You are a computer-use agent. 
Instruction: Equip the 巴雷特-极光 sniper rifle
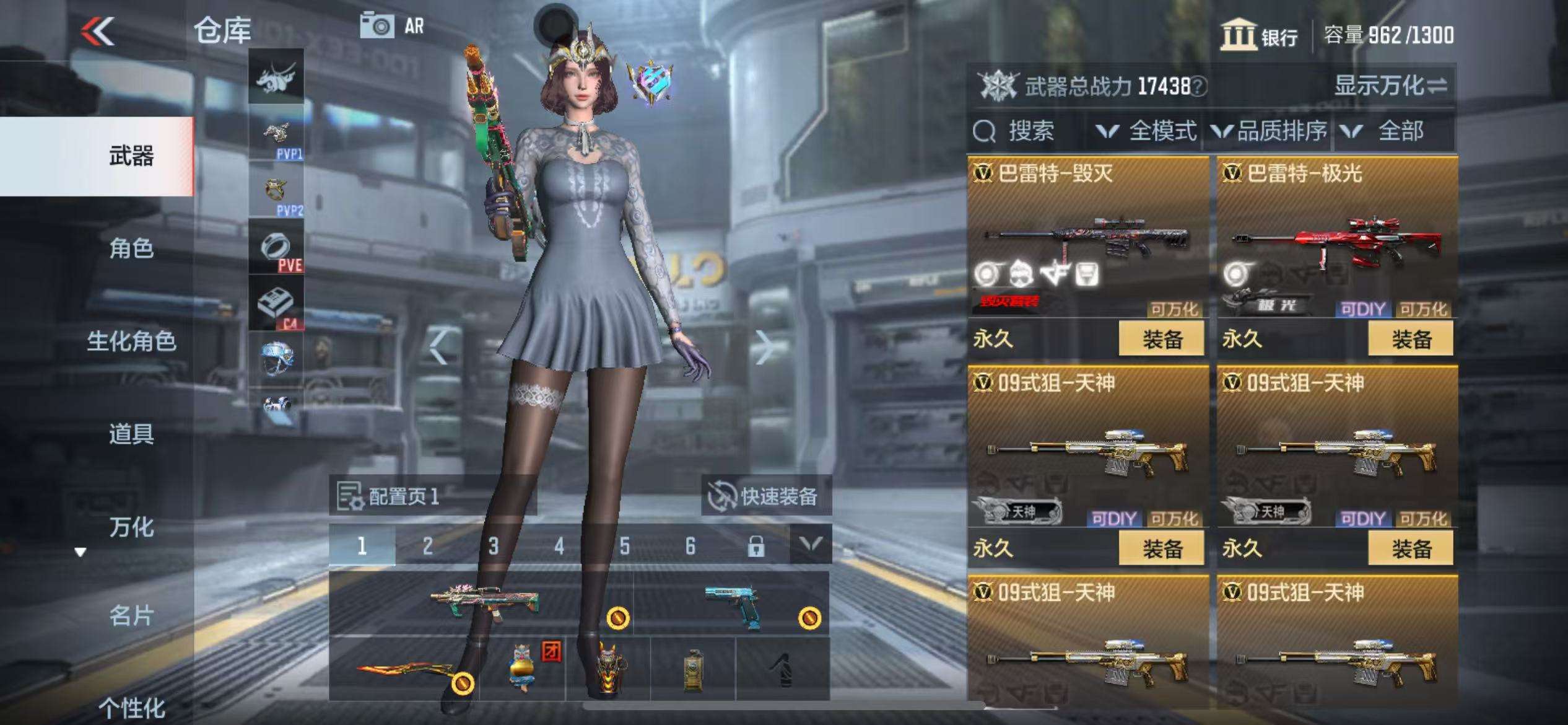1411,339
